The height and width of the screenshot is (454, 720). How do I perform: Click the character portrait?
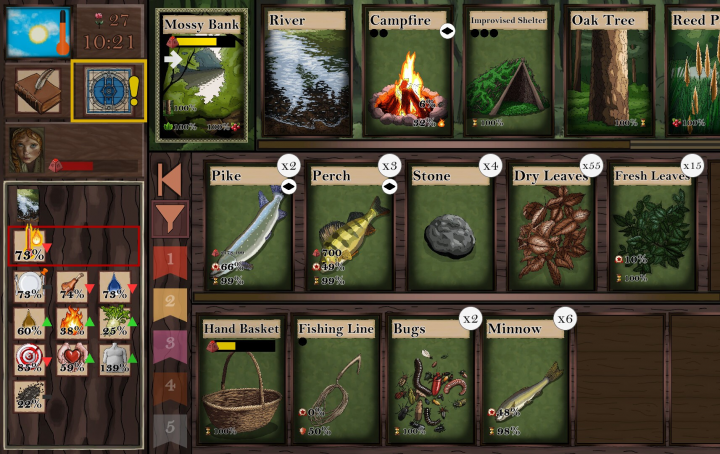point(26,150)
